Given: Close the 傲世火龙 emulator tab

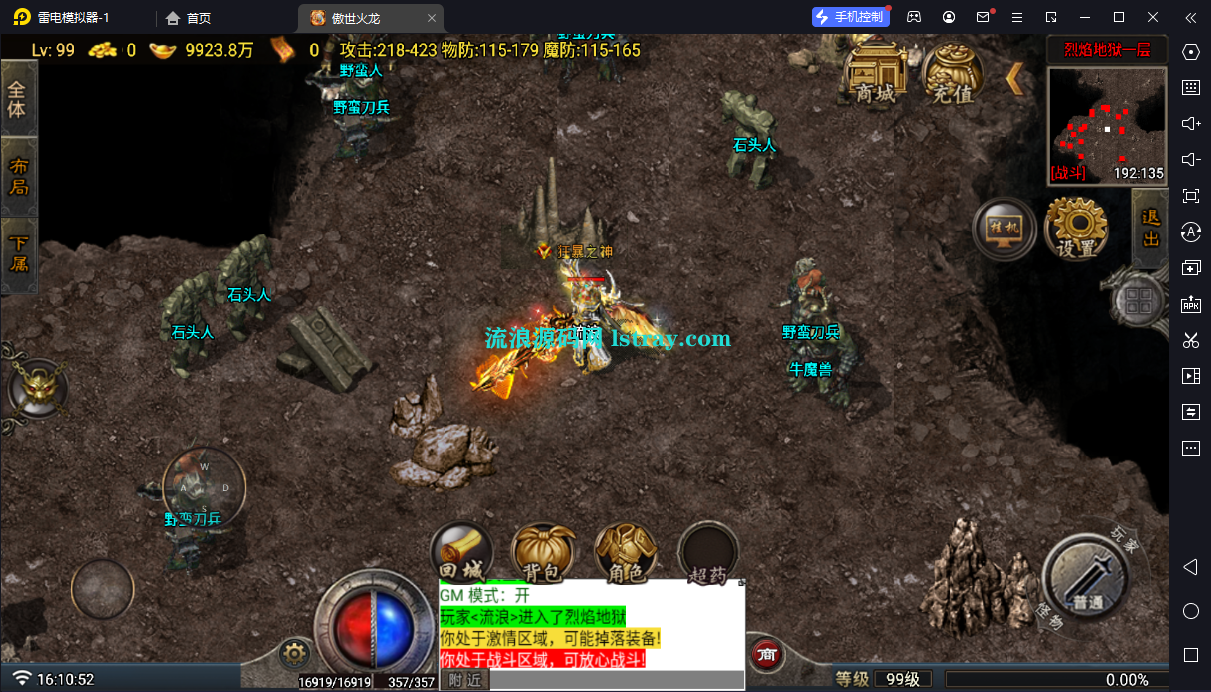Looking at the screenshot, I should coord(431,18).
